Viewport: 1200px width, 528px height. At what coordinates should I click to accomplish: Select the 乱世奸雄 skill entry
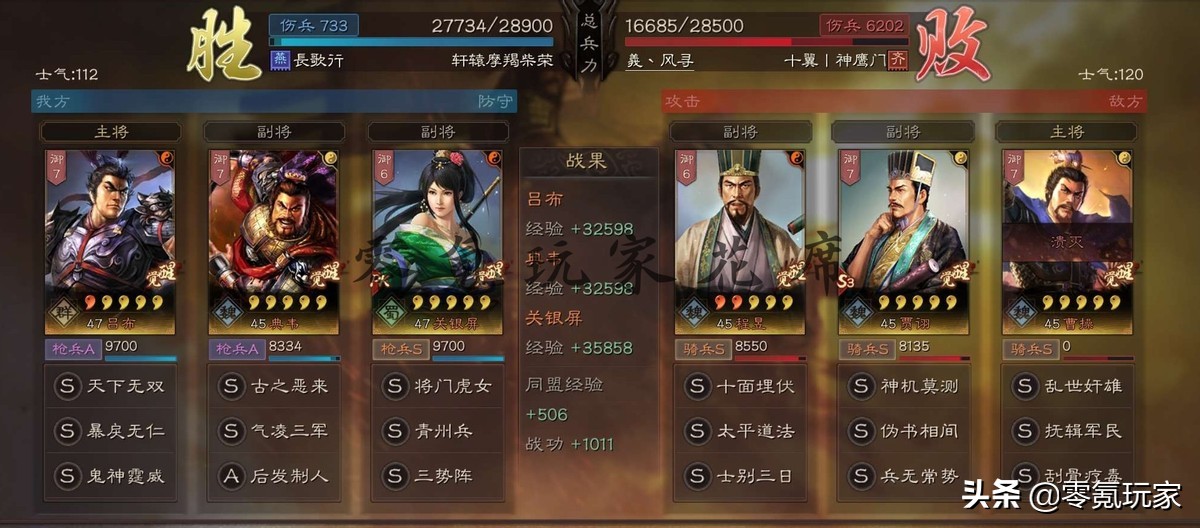pos(1067,386)
